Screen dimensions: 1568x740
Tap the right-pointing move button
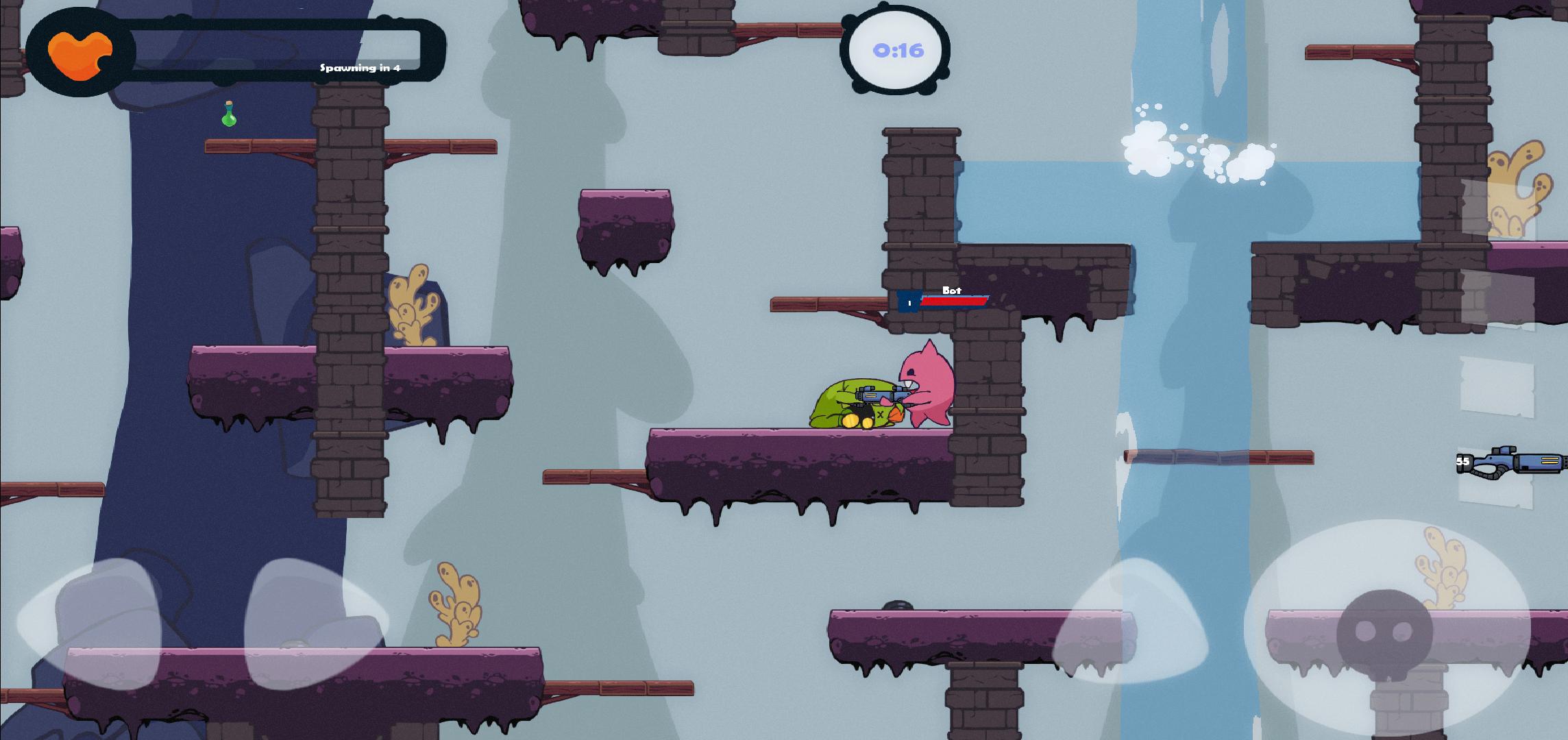317,622
